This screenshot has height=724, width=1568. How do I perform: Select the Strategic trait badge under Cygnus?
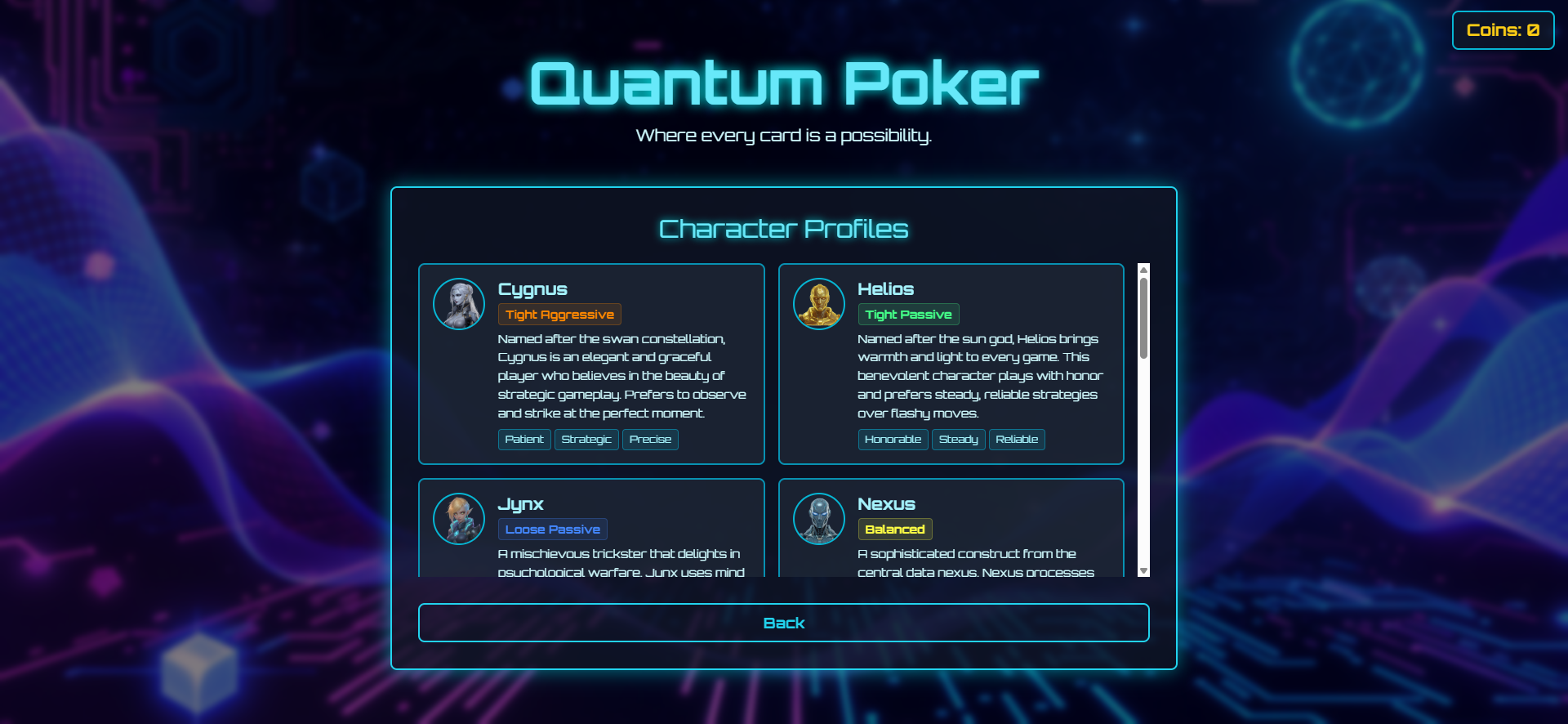coord(586,439)
